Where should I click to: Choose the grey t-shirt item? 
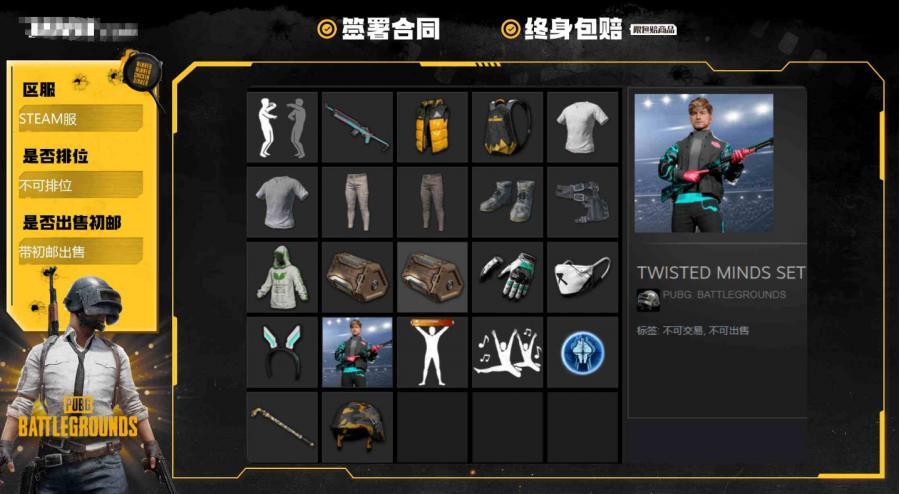(x=282, y=202)
